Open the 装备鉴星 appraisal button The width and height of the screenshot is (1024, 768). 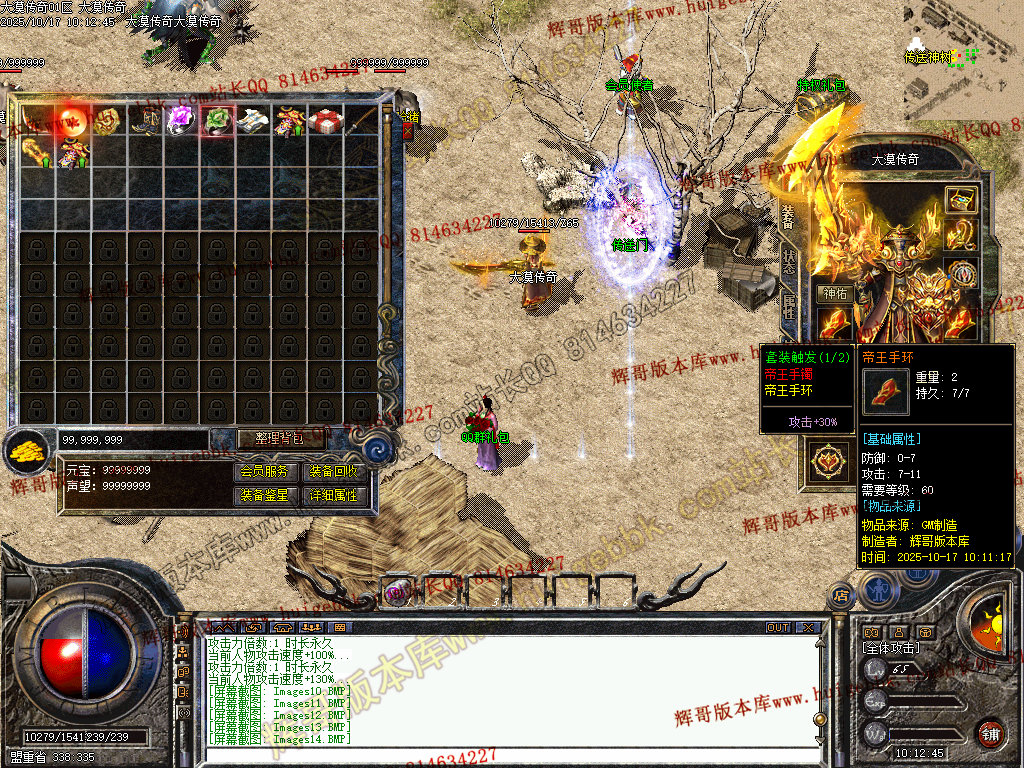[x=266, y=495]
